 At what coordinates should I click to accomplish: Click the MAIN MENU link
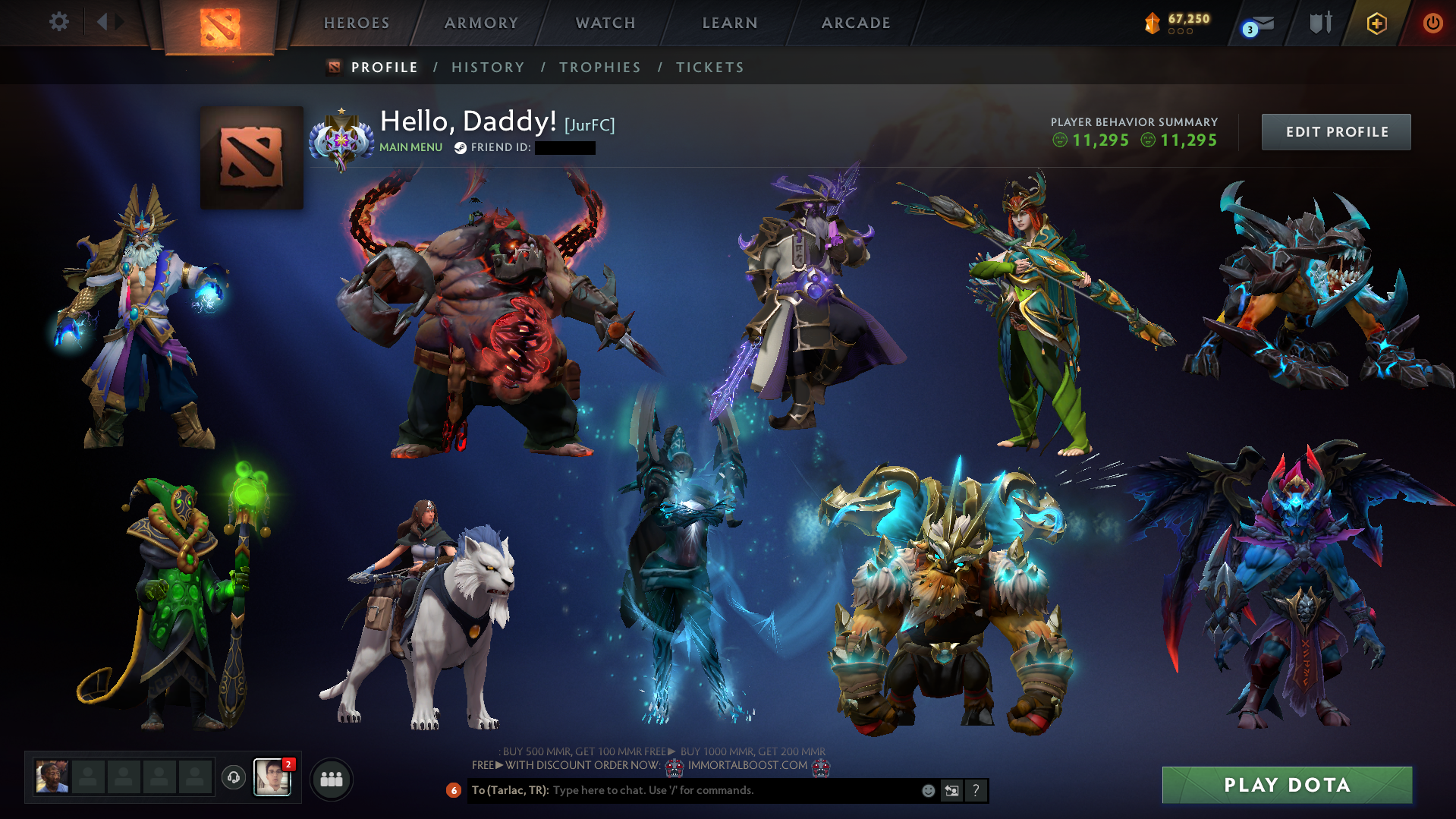click(410, 146)
